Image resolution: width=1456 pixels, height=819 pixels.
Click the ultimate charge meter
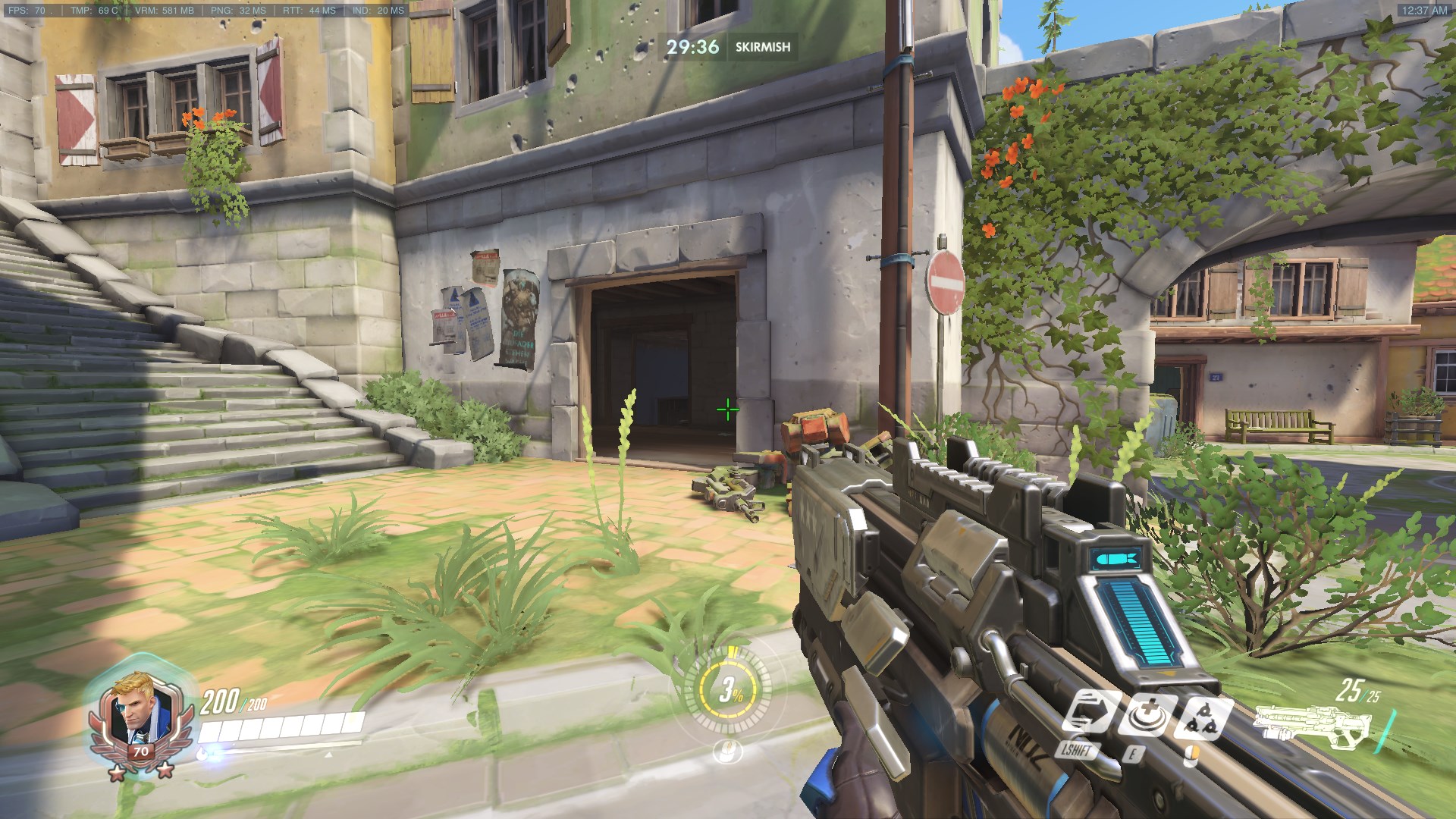tap(729, 689)
